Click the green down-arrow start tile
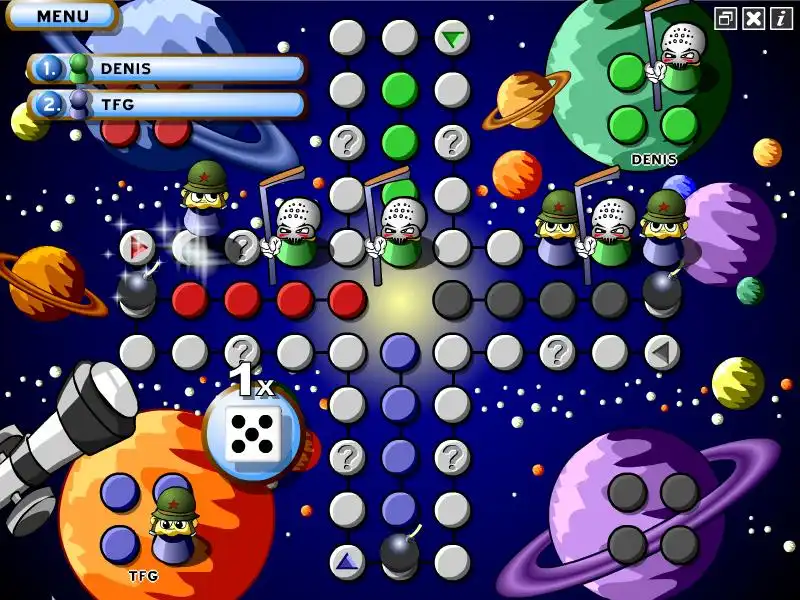 (x=453, y=39)
